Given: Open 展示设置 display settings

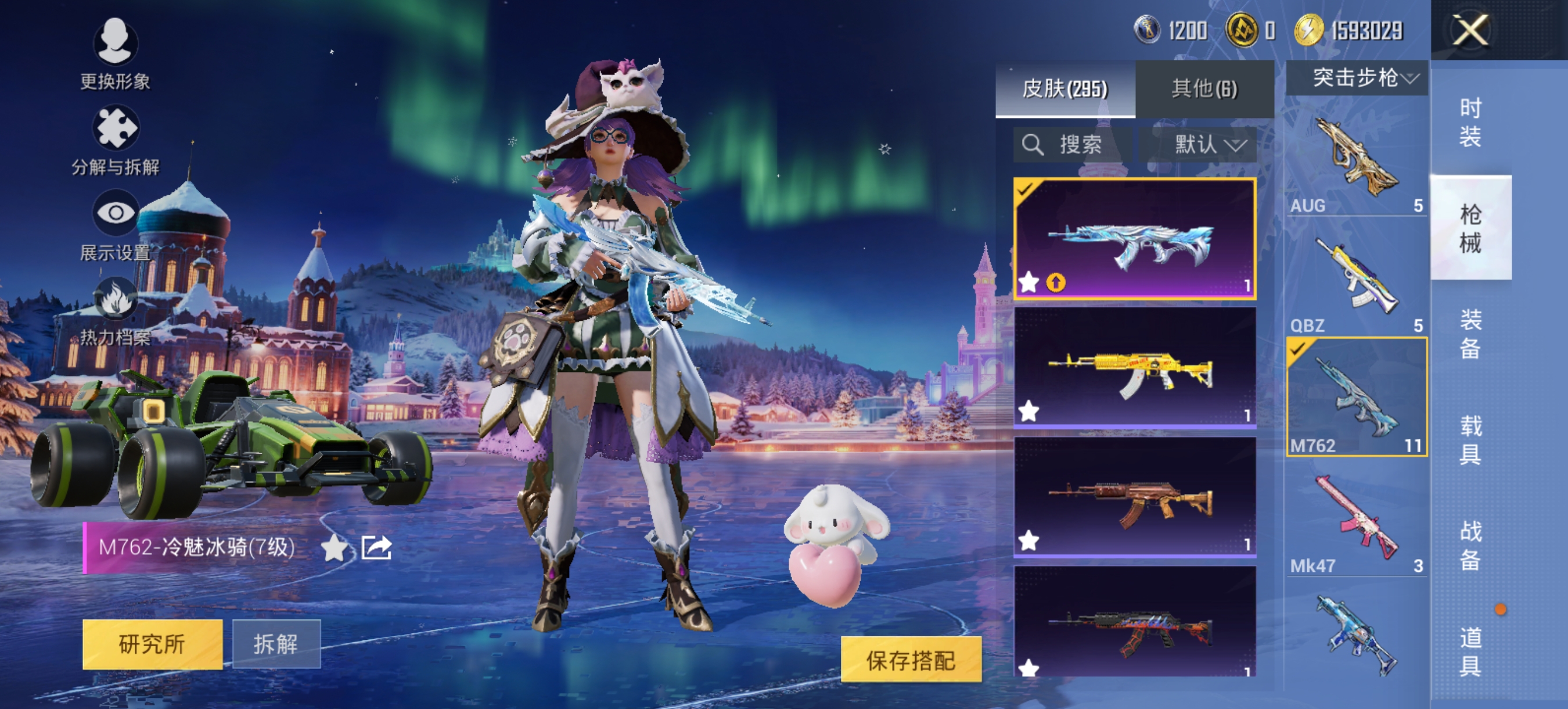Looking at the screenshot, I should tap(115, 214).
